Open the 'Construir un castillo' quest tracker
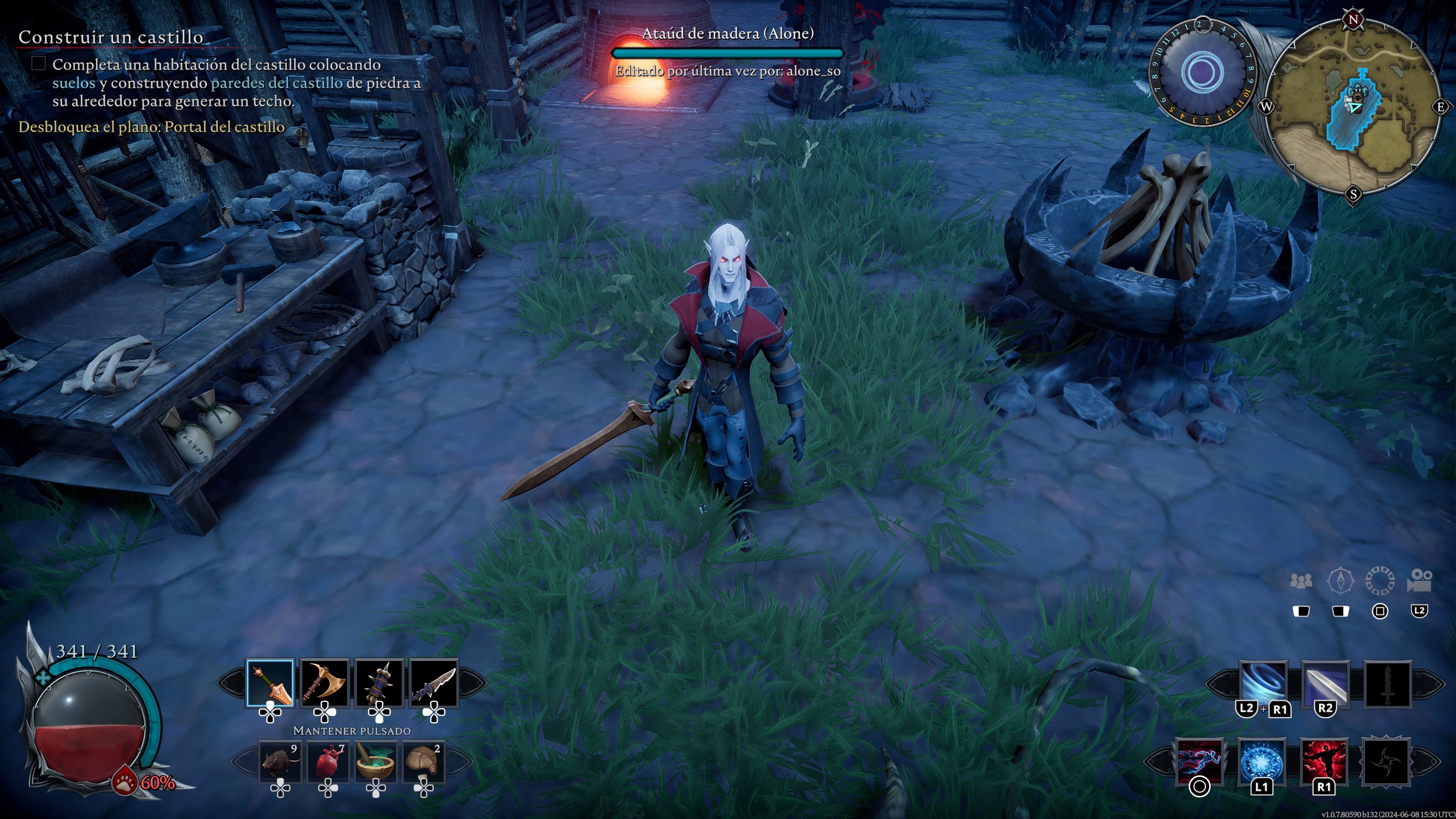Screen dimensions: 1456x819 coord(111,37)
